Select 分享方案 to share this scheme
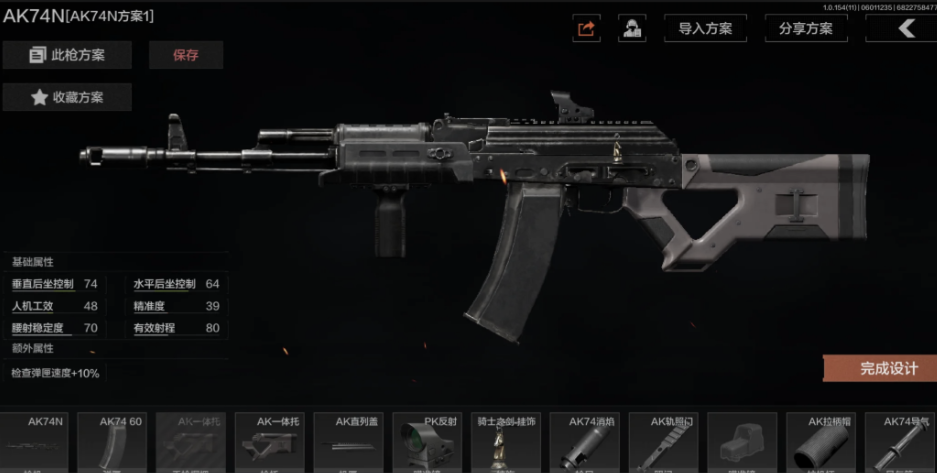This screenshot has width=937, height=473. pos(805,29)
